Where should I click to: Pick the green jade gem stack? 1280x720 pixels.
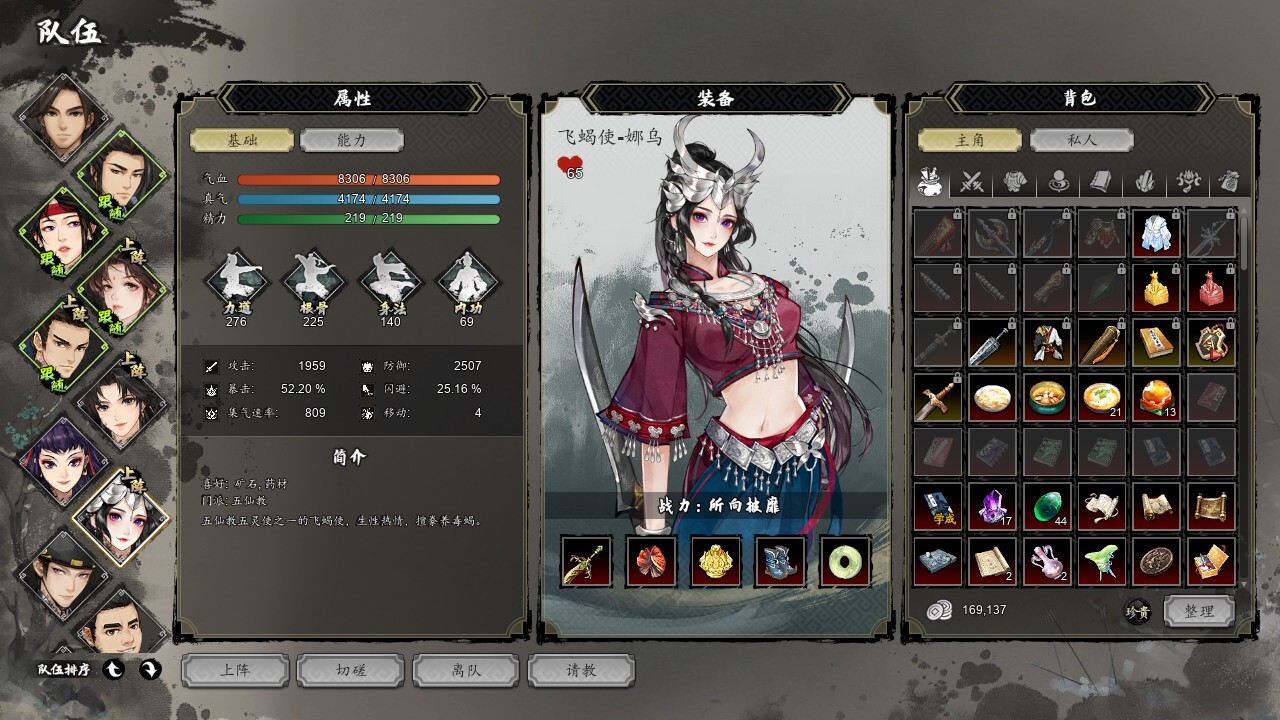1046,507
